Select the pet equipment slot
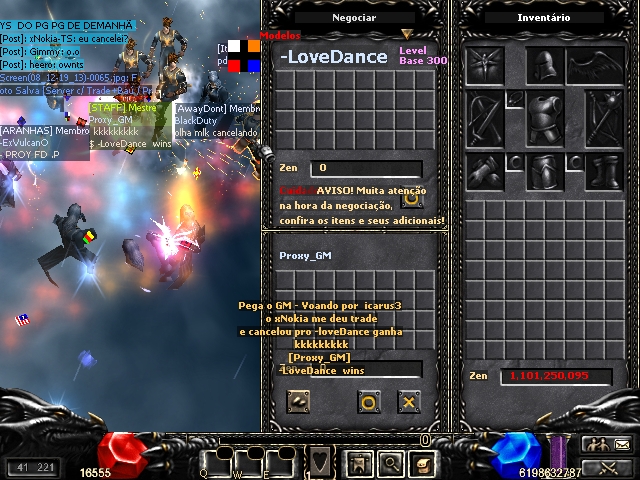The width and height of the screenshot is (640, 480). (x=485, y=66)
